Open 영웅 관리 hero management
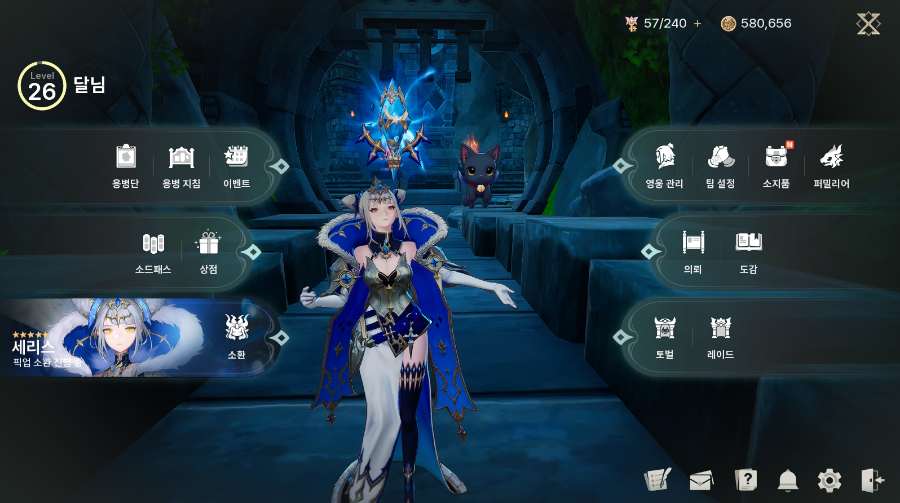This screenshot has height=503, width=900. (x=664, y=164)
